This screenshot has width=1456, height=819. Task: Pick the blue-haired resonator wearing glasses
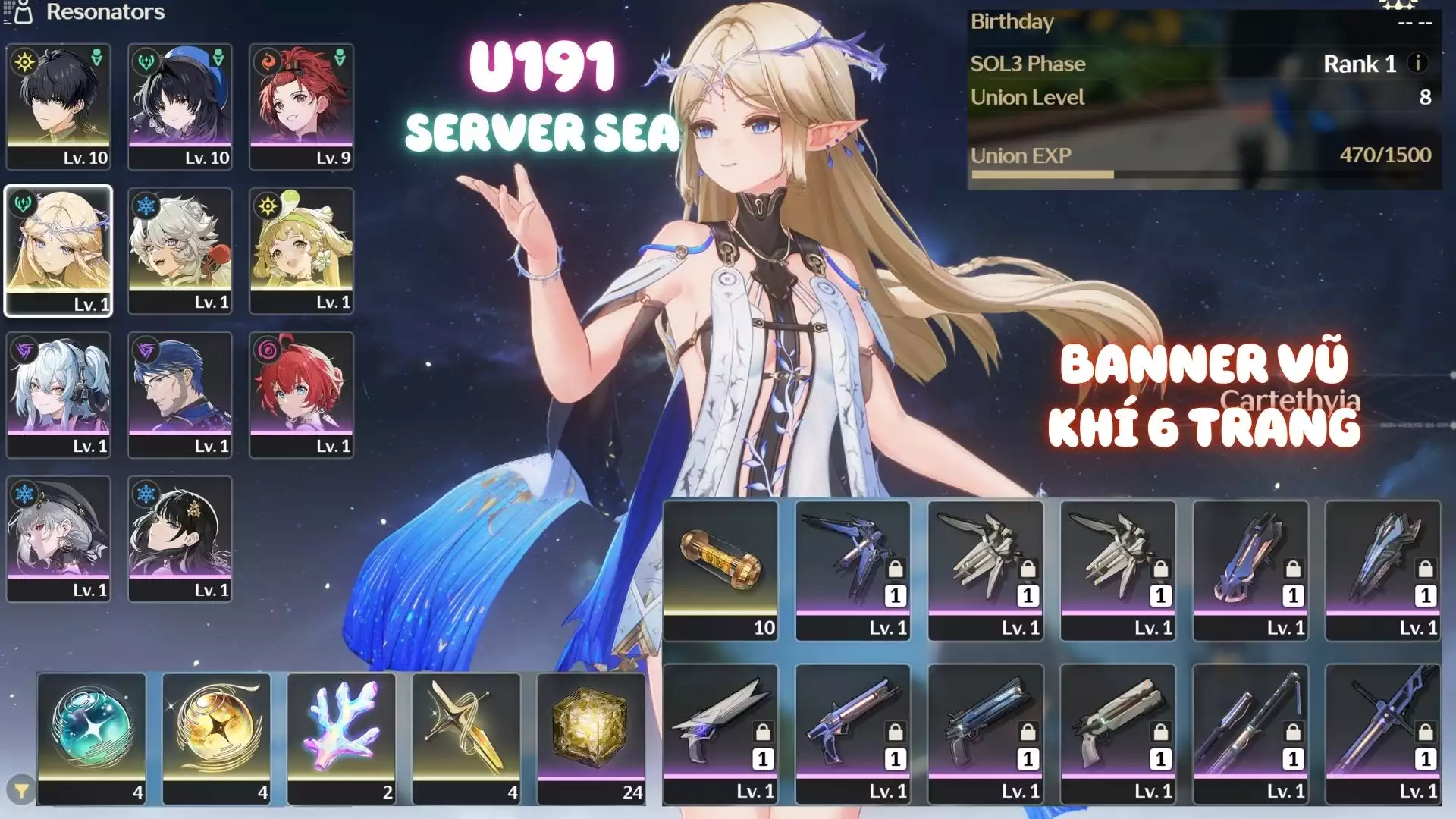[x=180, y=394]
